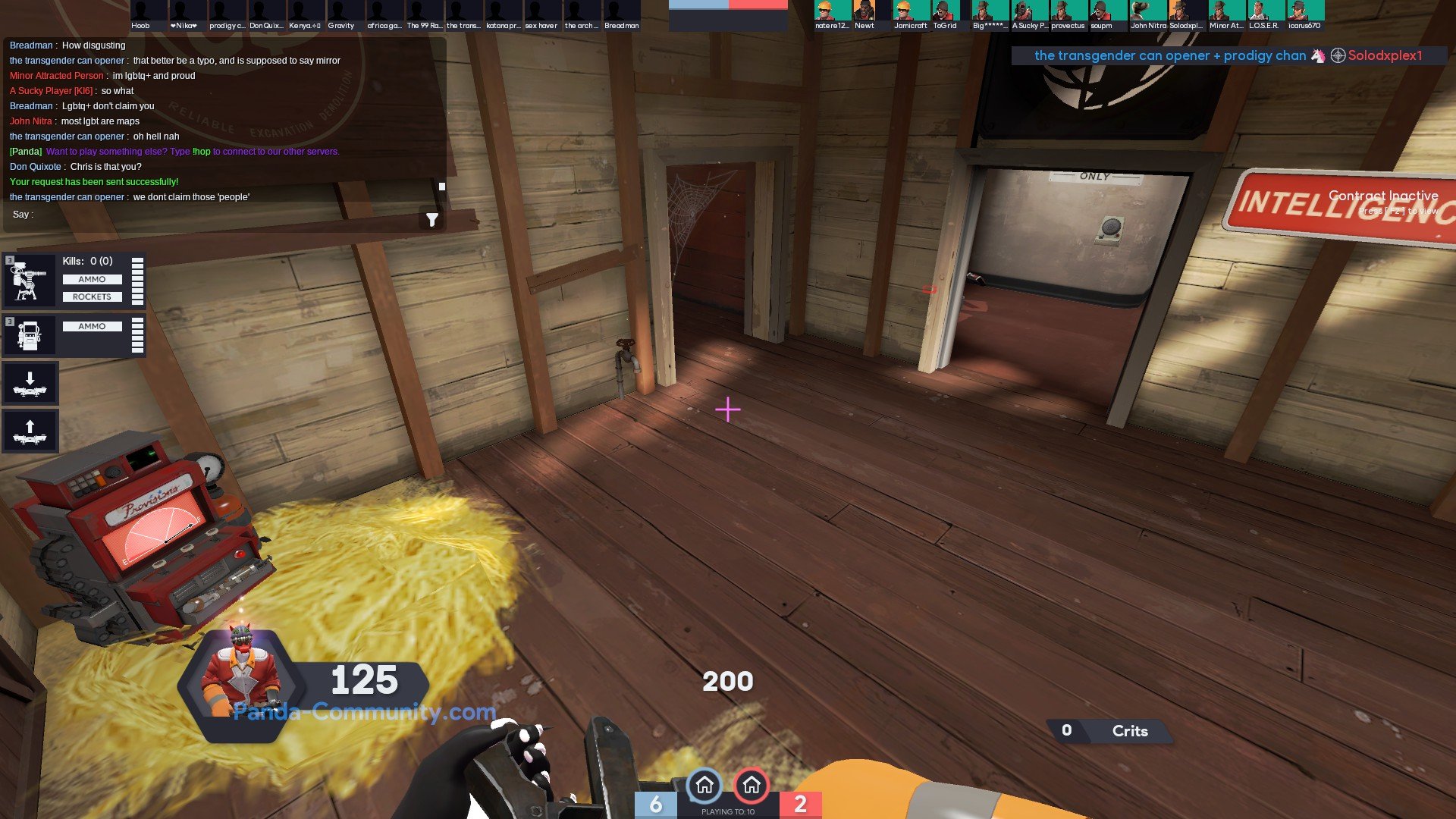Screen dimensions: 1456x819
Task: Click the RED intelligence home icon
Action: point(752,785)
